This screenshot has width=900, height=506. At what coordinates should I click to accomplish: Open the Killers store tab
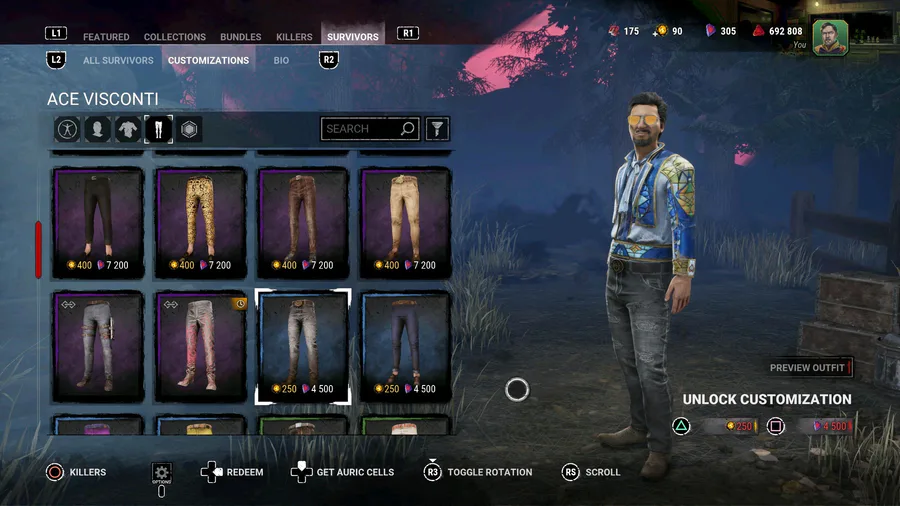(294, 37)
